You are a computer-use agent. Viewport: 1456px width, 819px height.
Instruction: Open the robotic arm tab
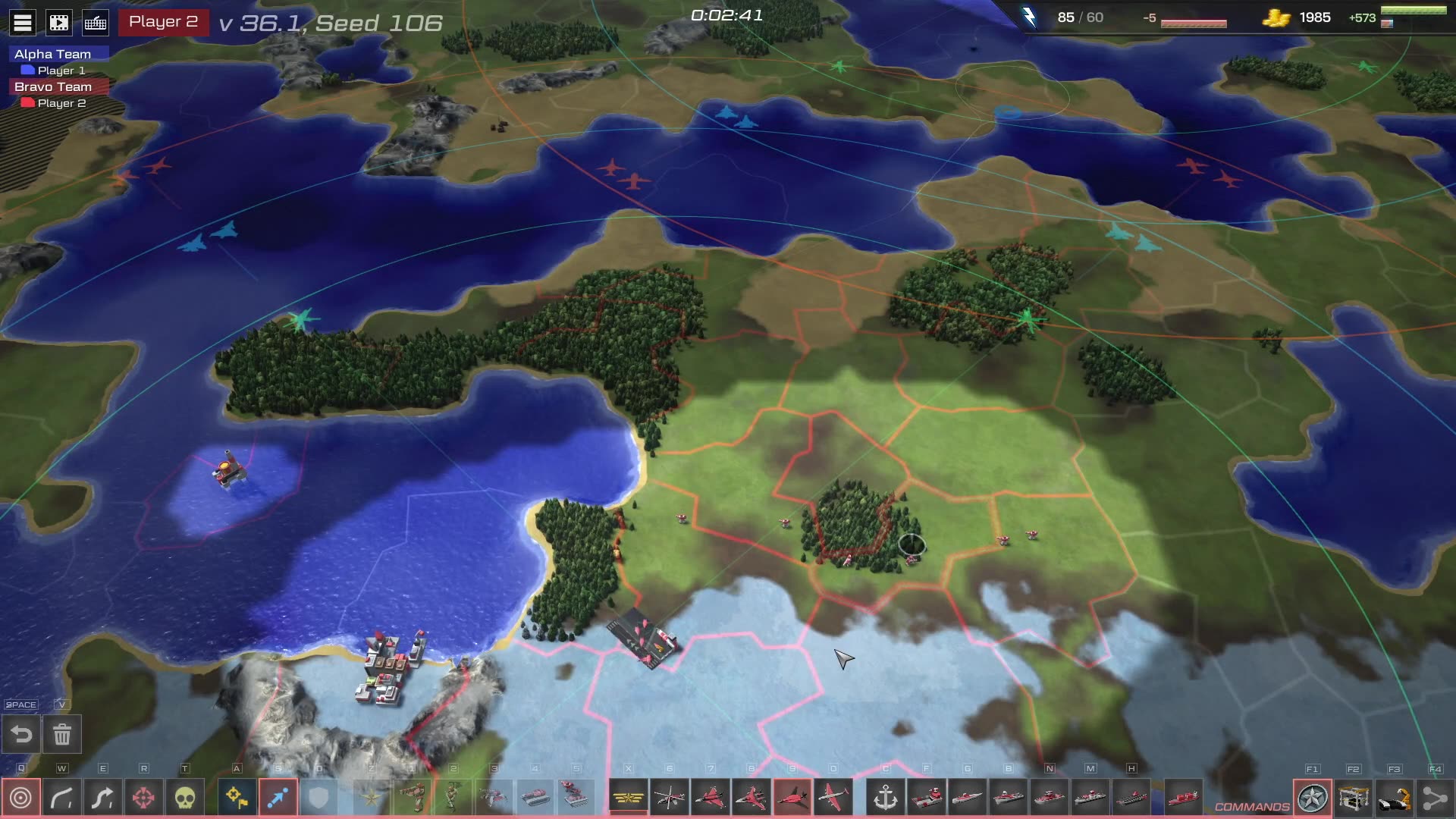1395,798
